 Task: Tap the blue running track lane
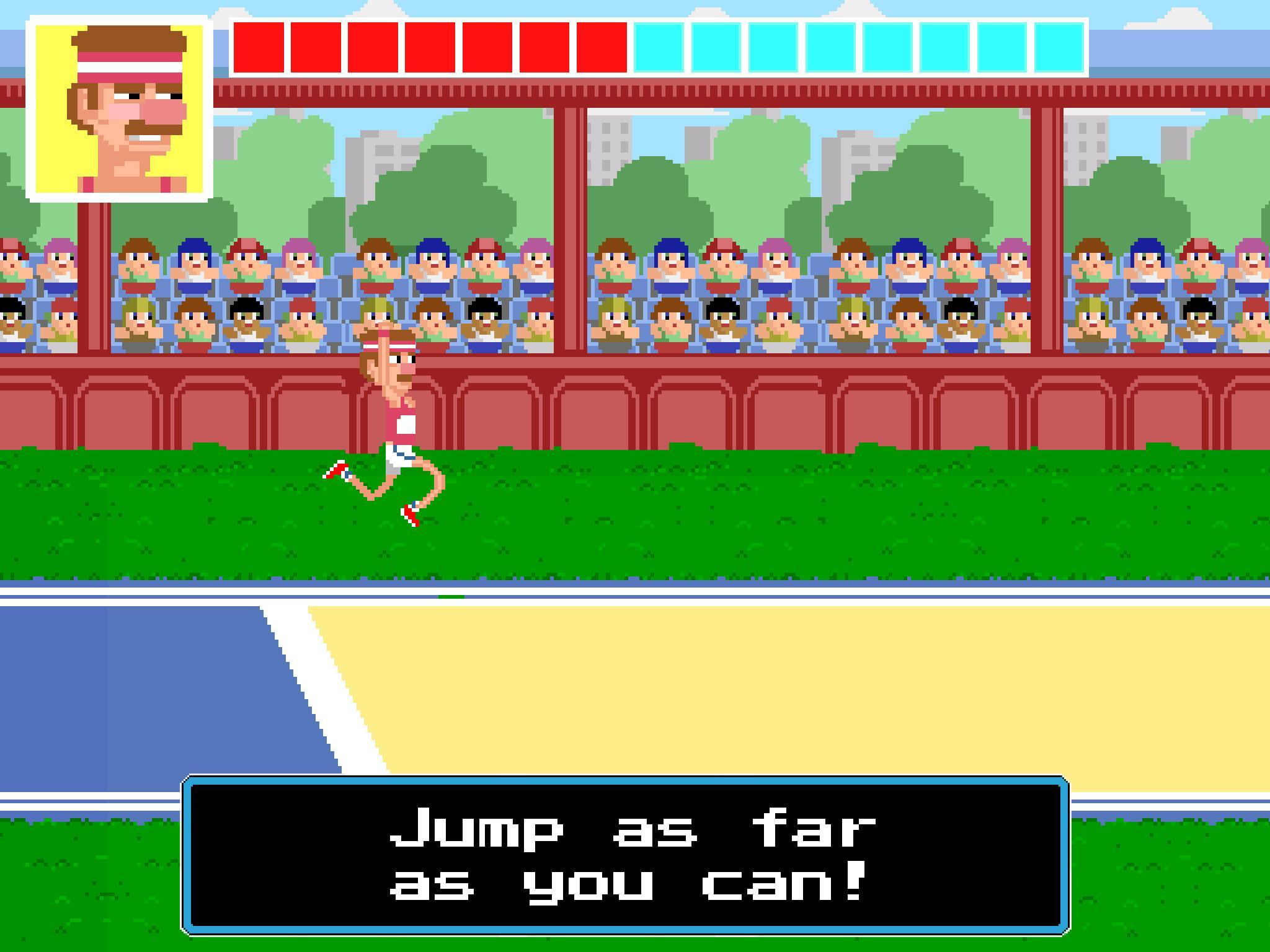pyautogui.click(x=124, y=682)
